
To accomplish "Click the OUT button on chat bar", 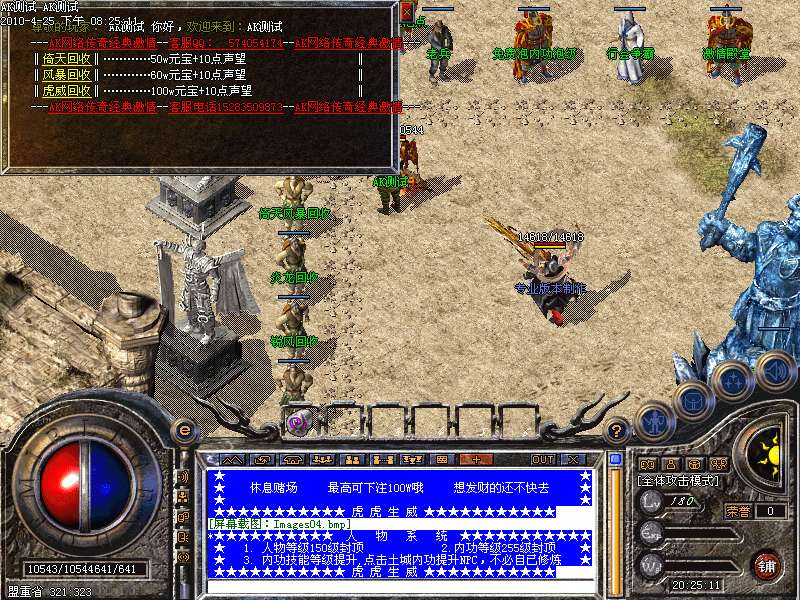I will coord(542,459).
